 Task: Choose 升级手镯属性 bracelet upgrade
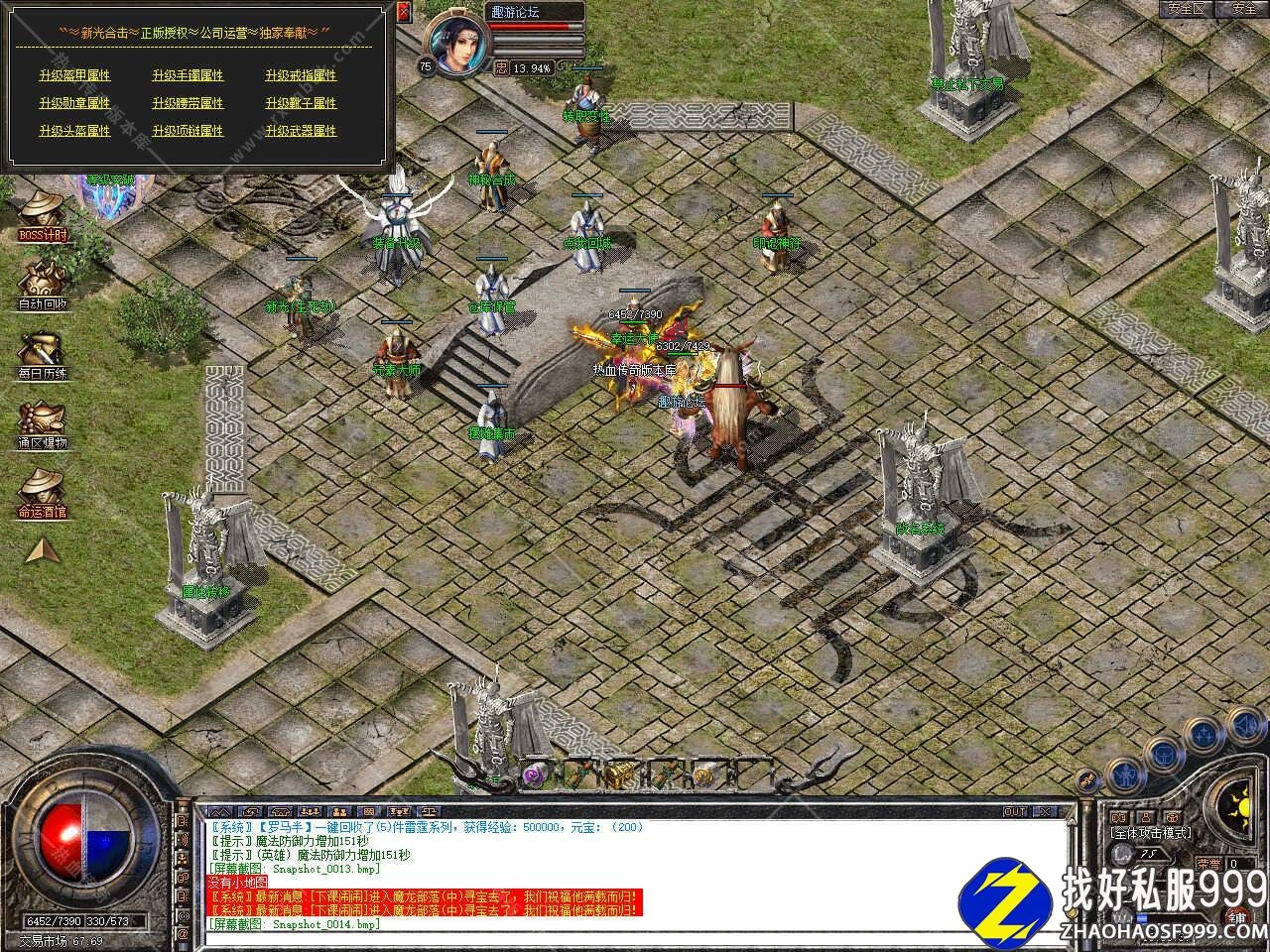[188, 75]
